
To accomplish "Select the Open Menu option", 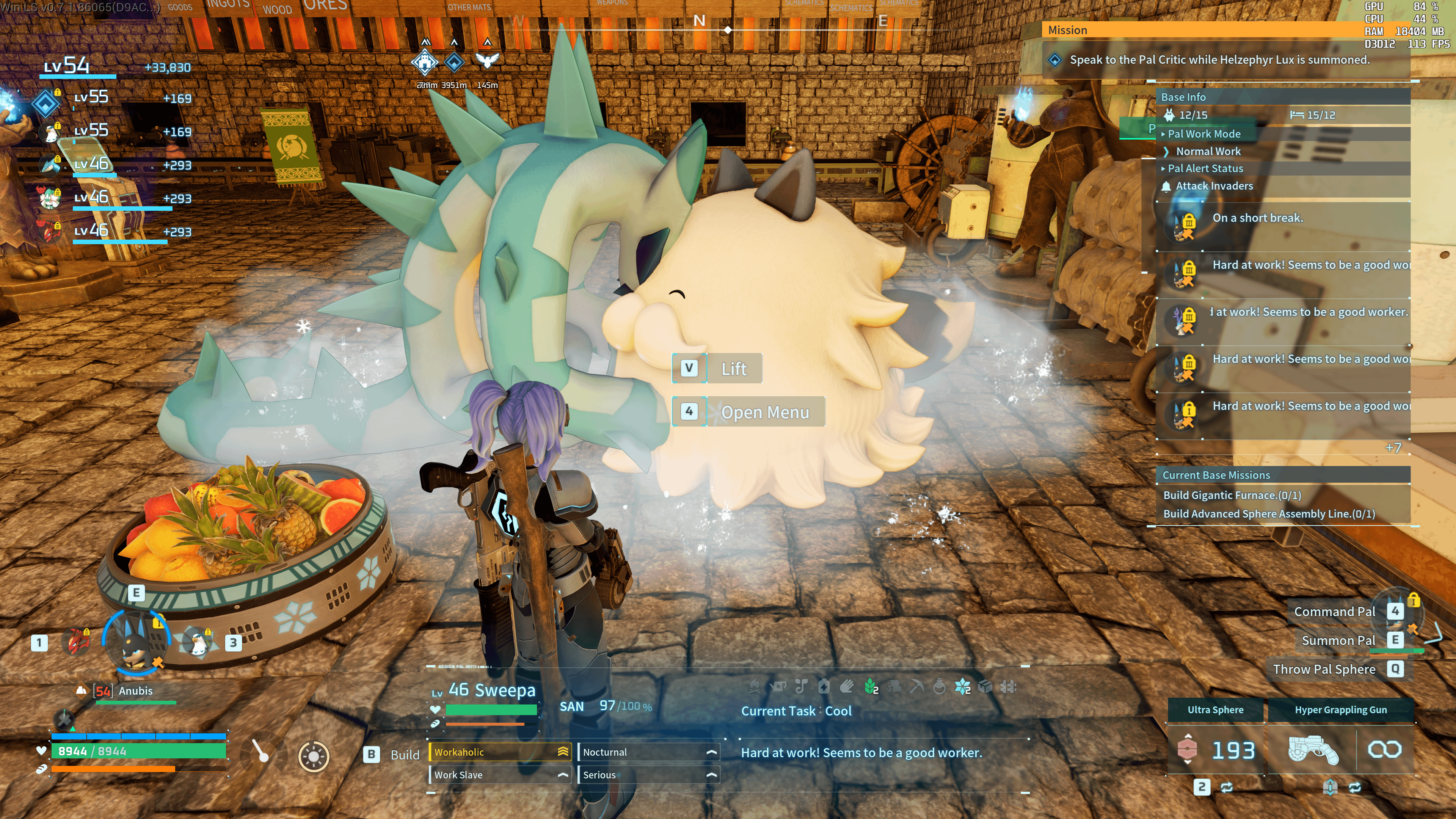I will (764, 412).
